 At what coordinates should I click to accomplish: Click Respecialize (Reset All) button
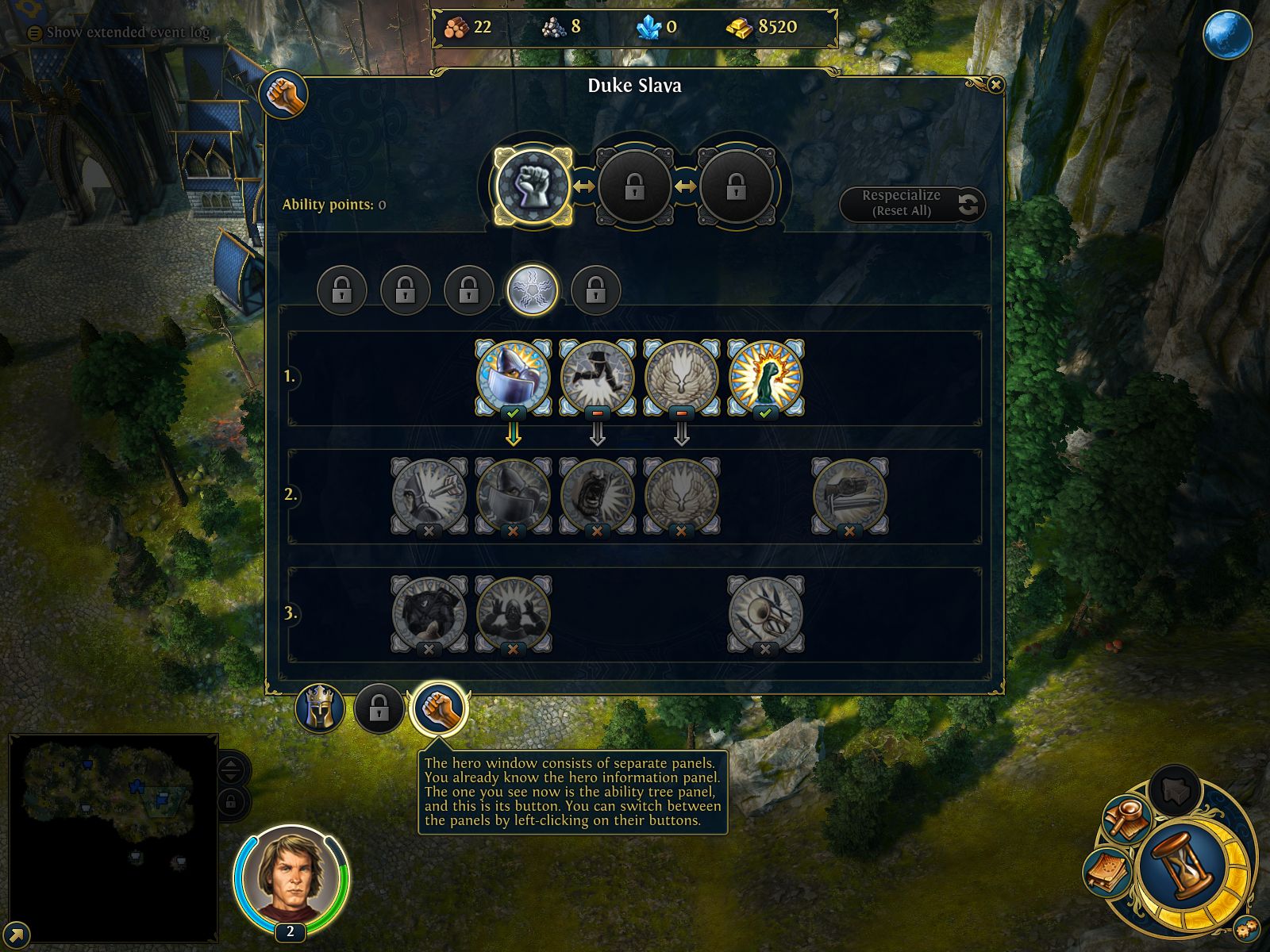click(x=912, y=204)
